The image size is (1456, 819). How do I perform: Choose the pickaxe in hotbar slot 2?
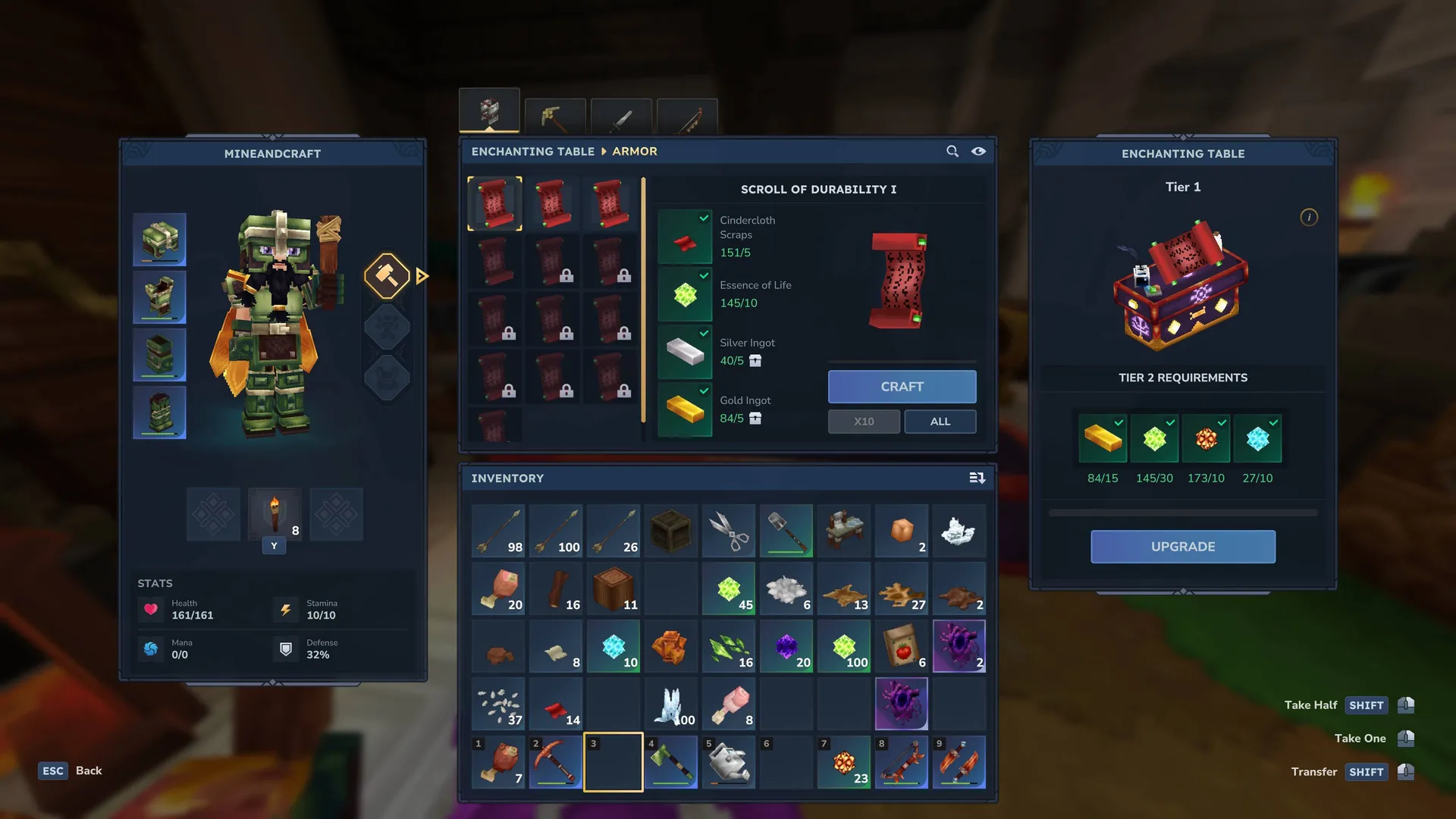[556, 761]
